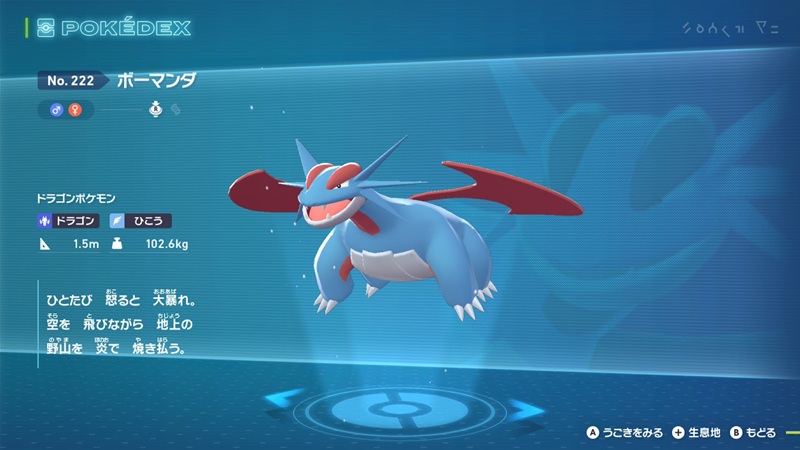Choose the normal form icon

click(157, 108)
